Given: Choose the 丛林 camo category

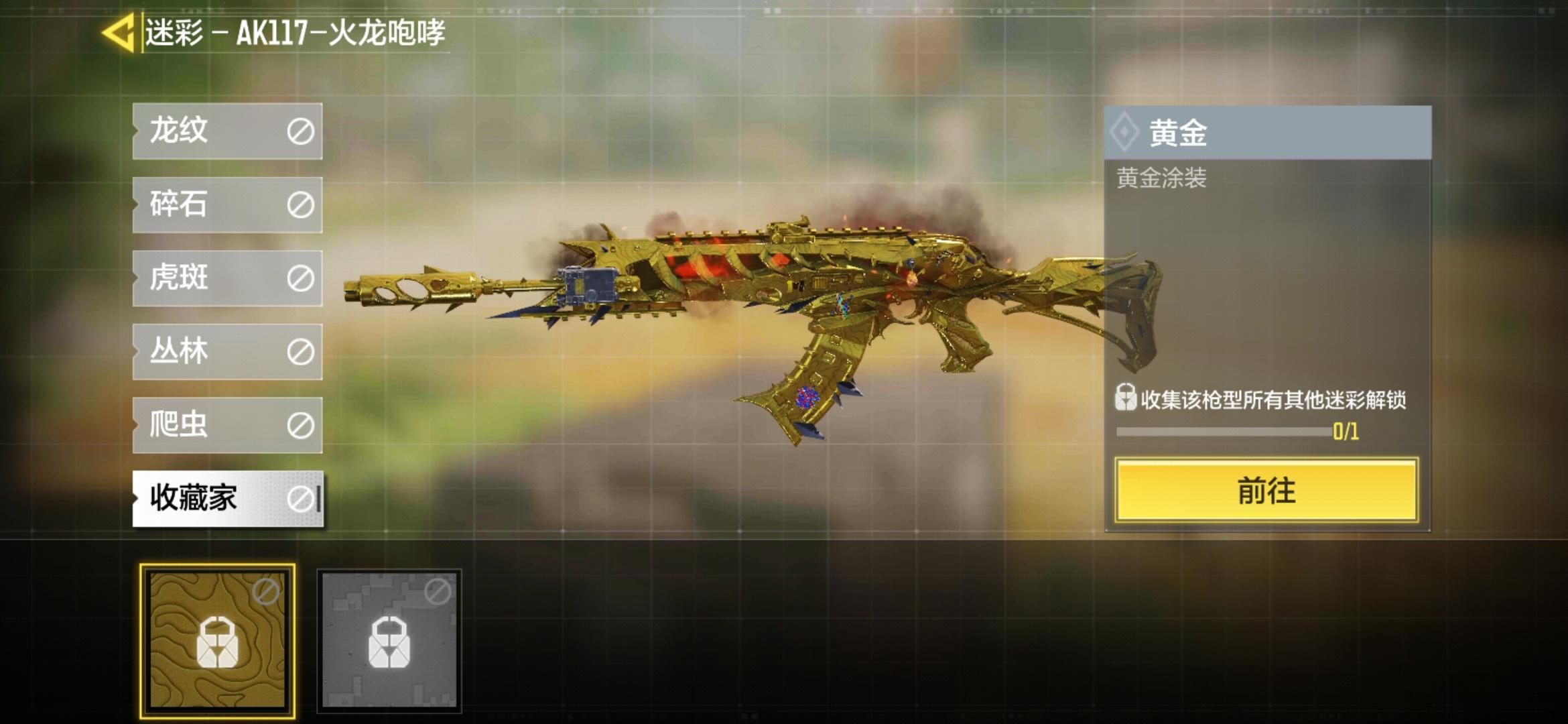Looking at the screenshot, I should (x=227, y=351).
